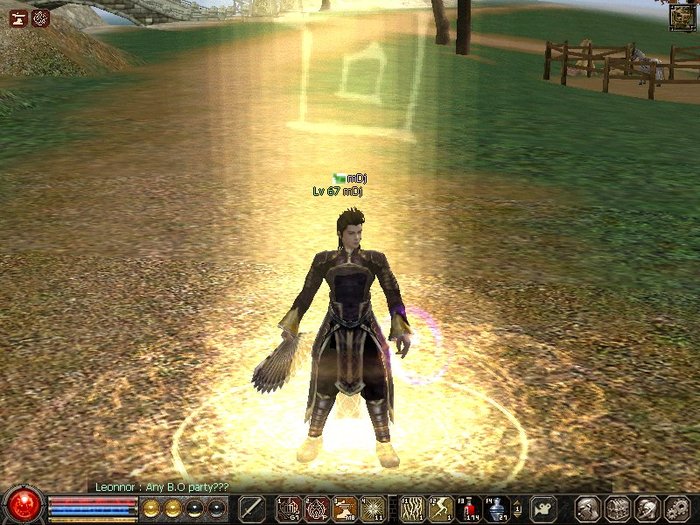Image resolution: width=700 pixels, height=525 pixels.
Task: Open the minimap in the top corner
Action: point(684,14)
